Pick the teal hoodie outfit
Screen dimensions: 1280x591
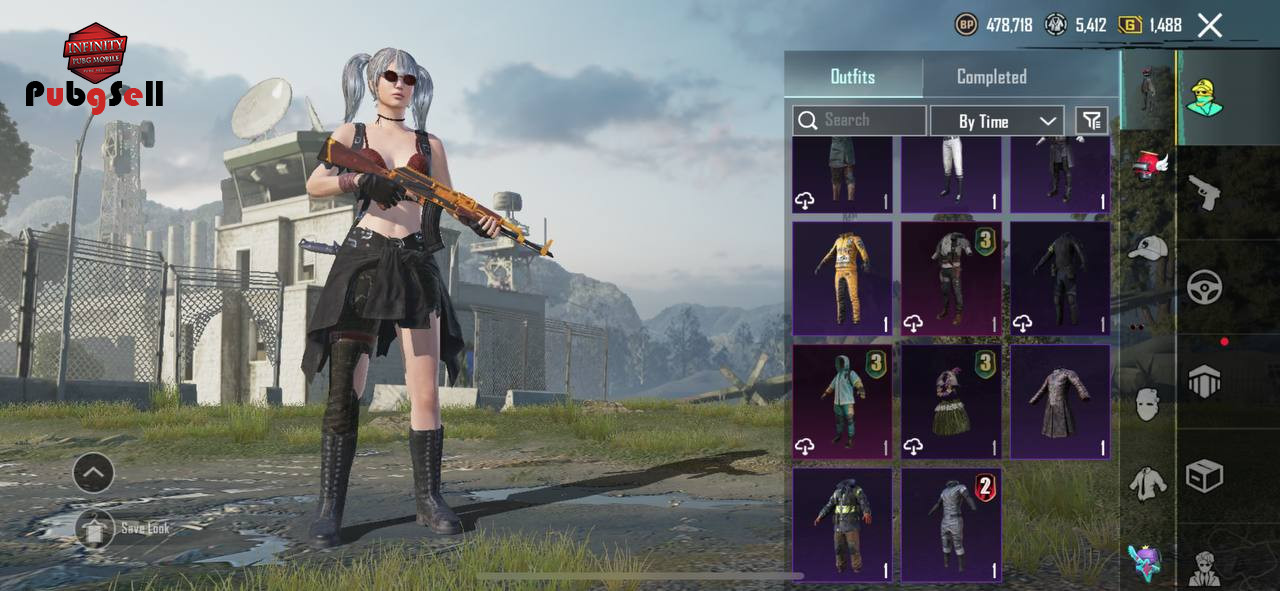(x=842, y=402)
